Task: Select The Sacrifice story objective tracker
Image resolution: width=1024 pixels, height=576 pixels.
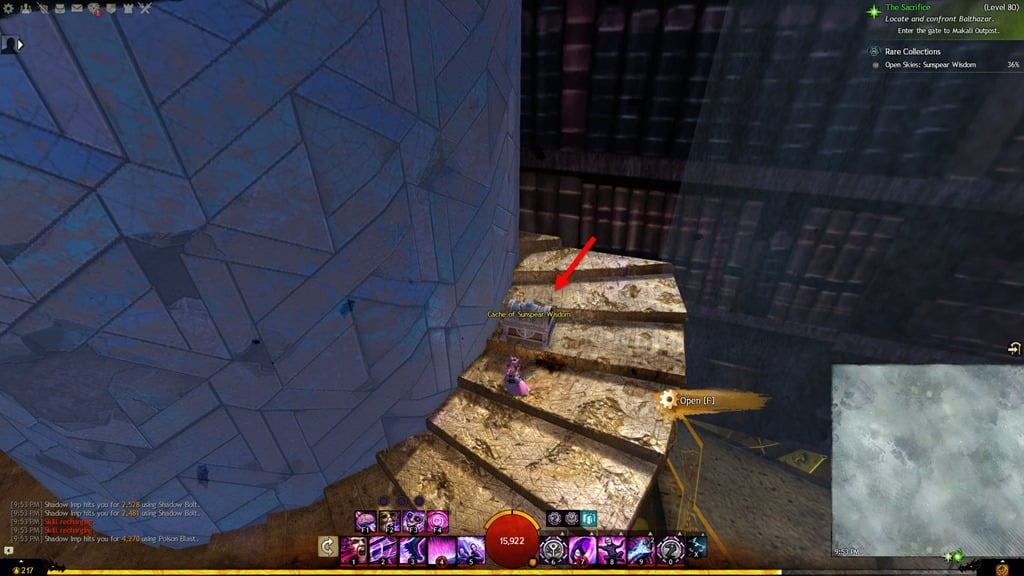Action: (x=910, y=8)
